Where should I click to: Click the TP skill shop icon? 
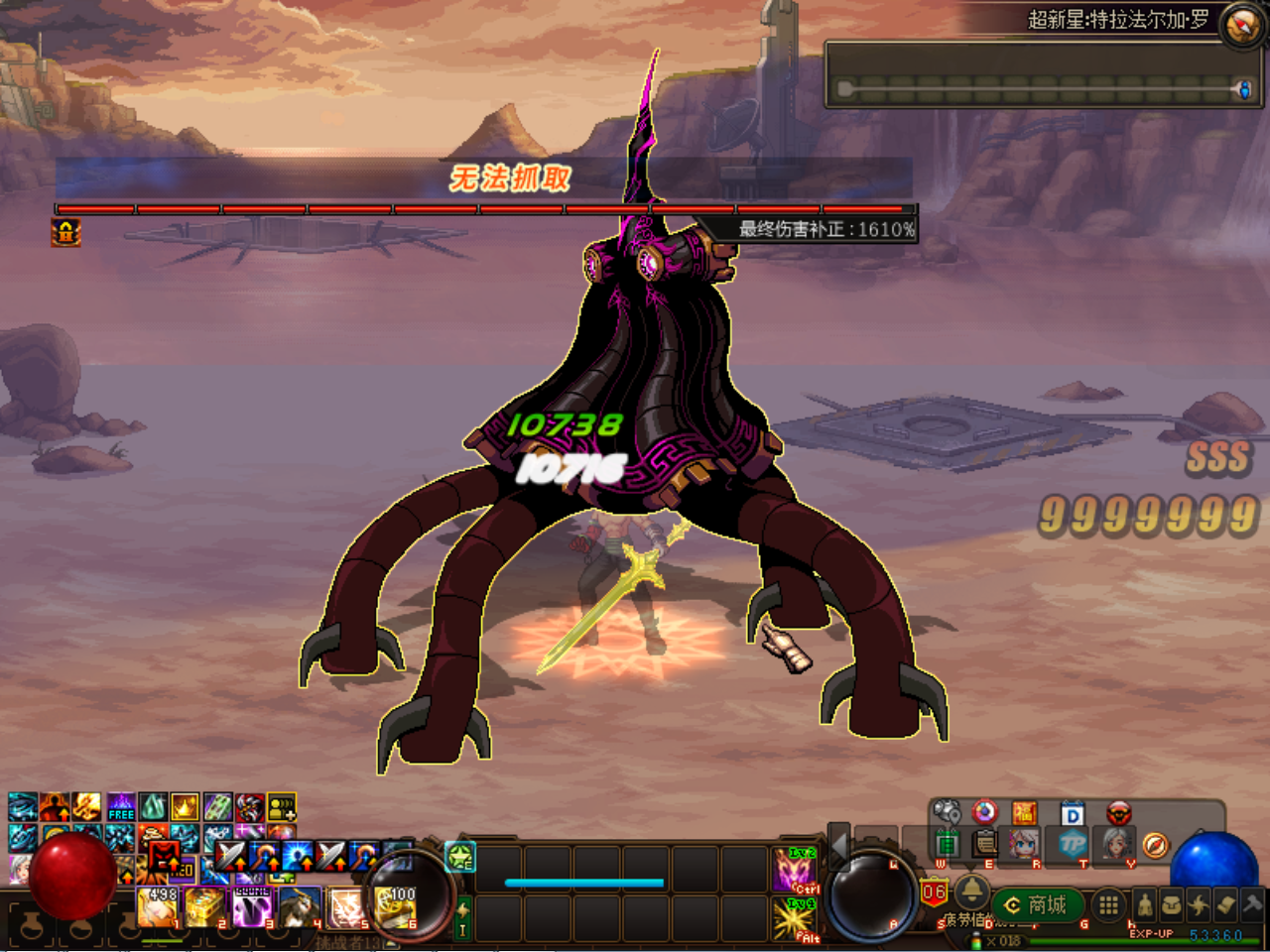[1072, 846]
